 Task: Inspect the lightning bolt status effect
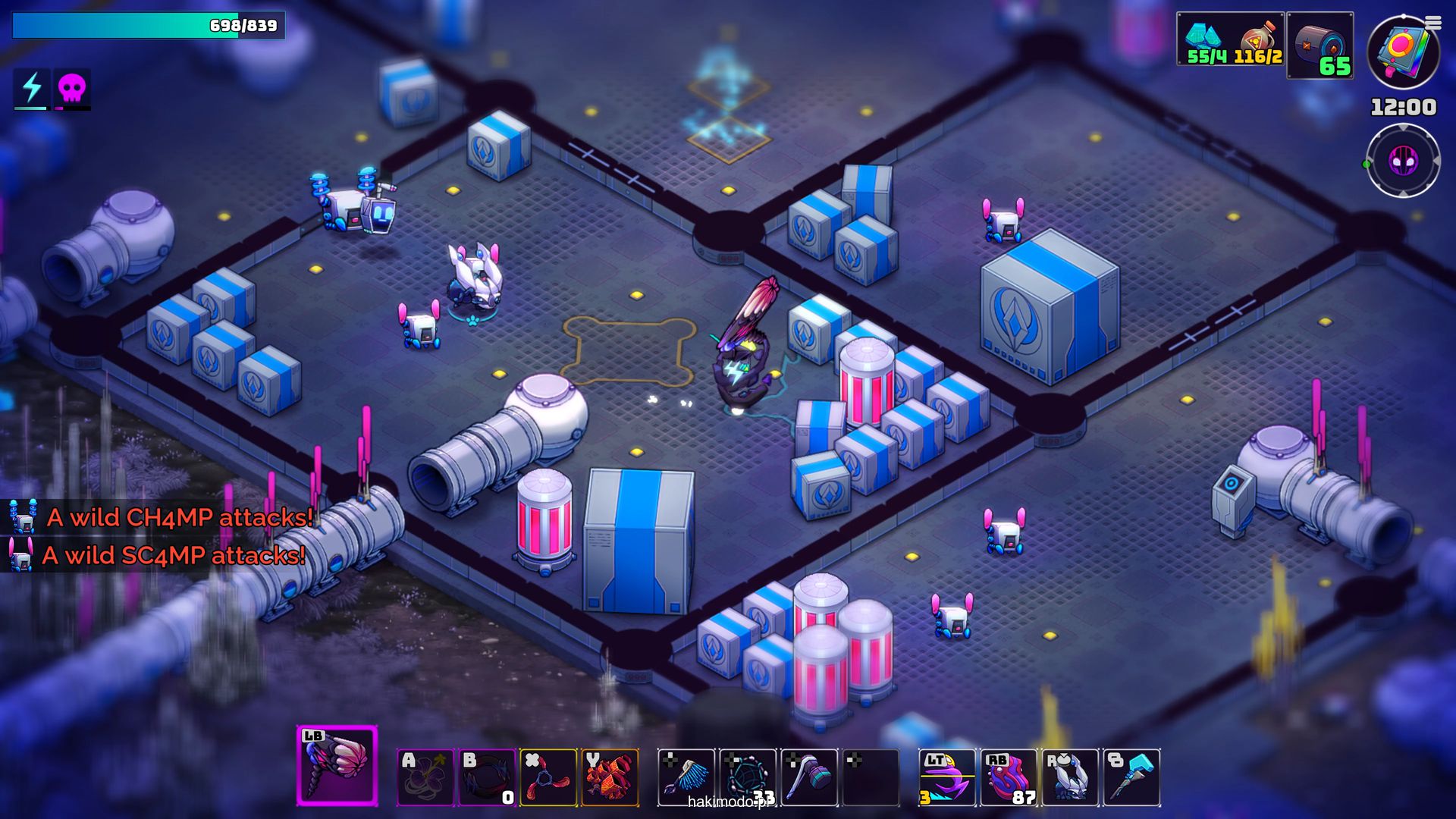point(32,88)
